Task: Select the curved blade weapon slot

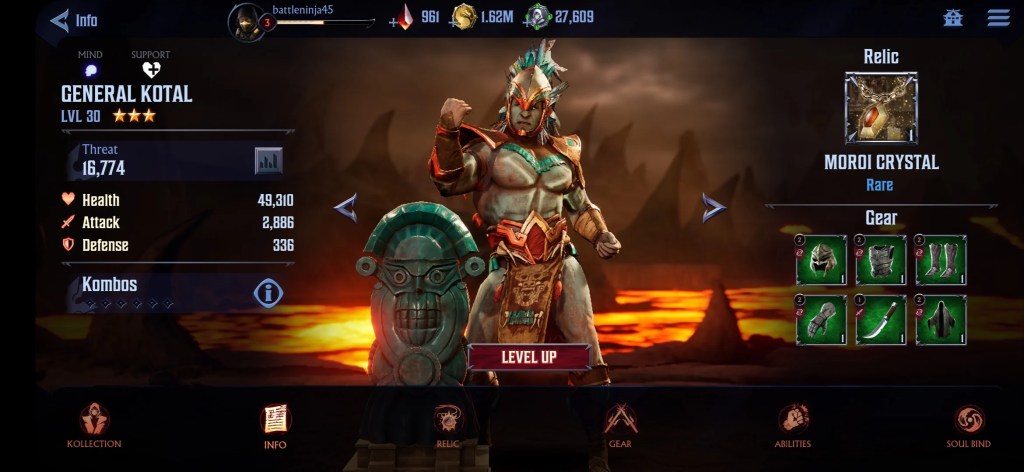Action: tap(881, 320)
